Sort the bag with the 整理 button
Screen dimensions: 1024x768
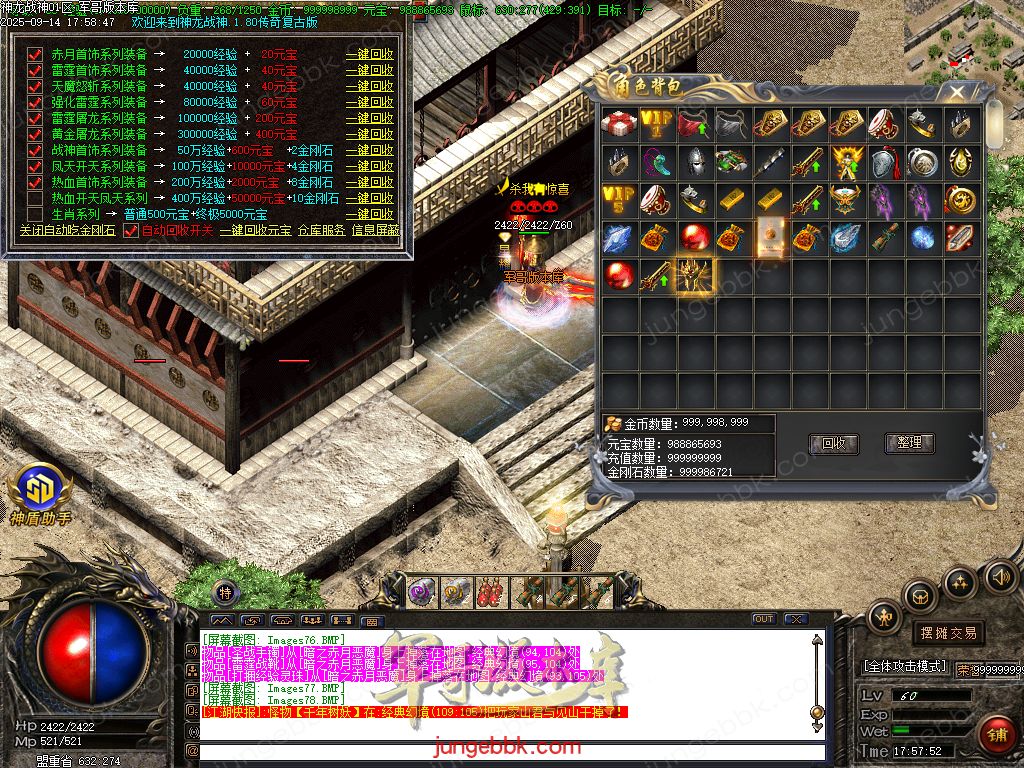[909, 443]
